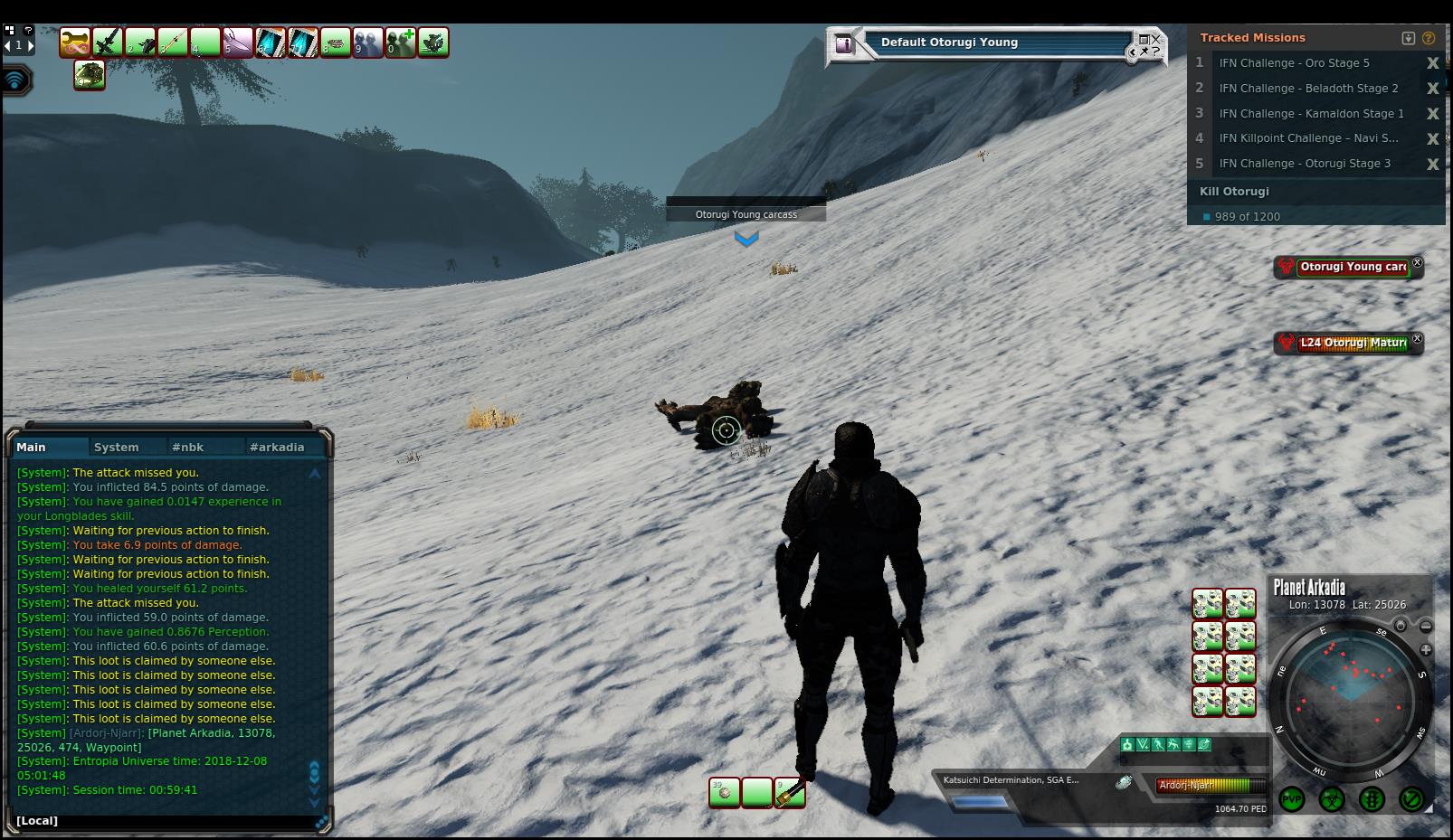Select the IFN Challenge - Otorugi Stage 3 mission
This screenshot has height=840, width=1453.
(1305, 164)
